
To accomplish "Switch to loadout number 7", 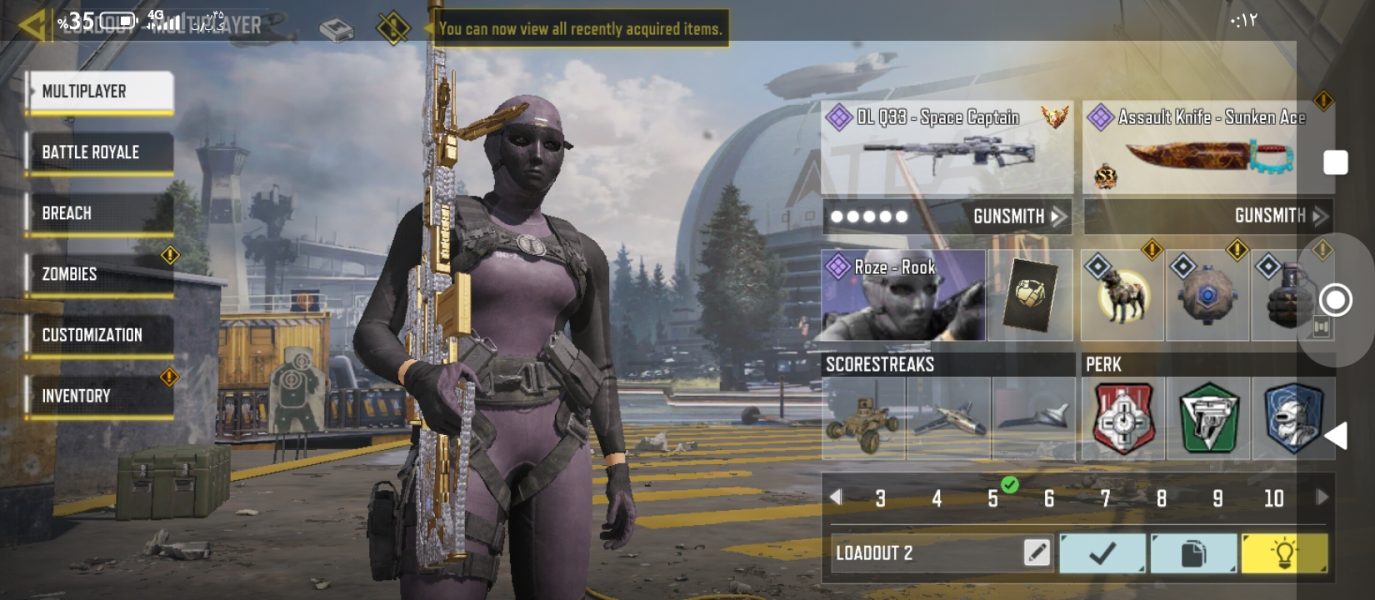I will (x=1105, y=499).
